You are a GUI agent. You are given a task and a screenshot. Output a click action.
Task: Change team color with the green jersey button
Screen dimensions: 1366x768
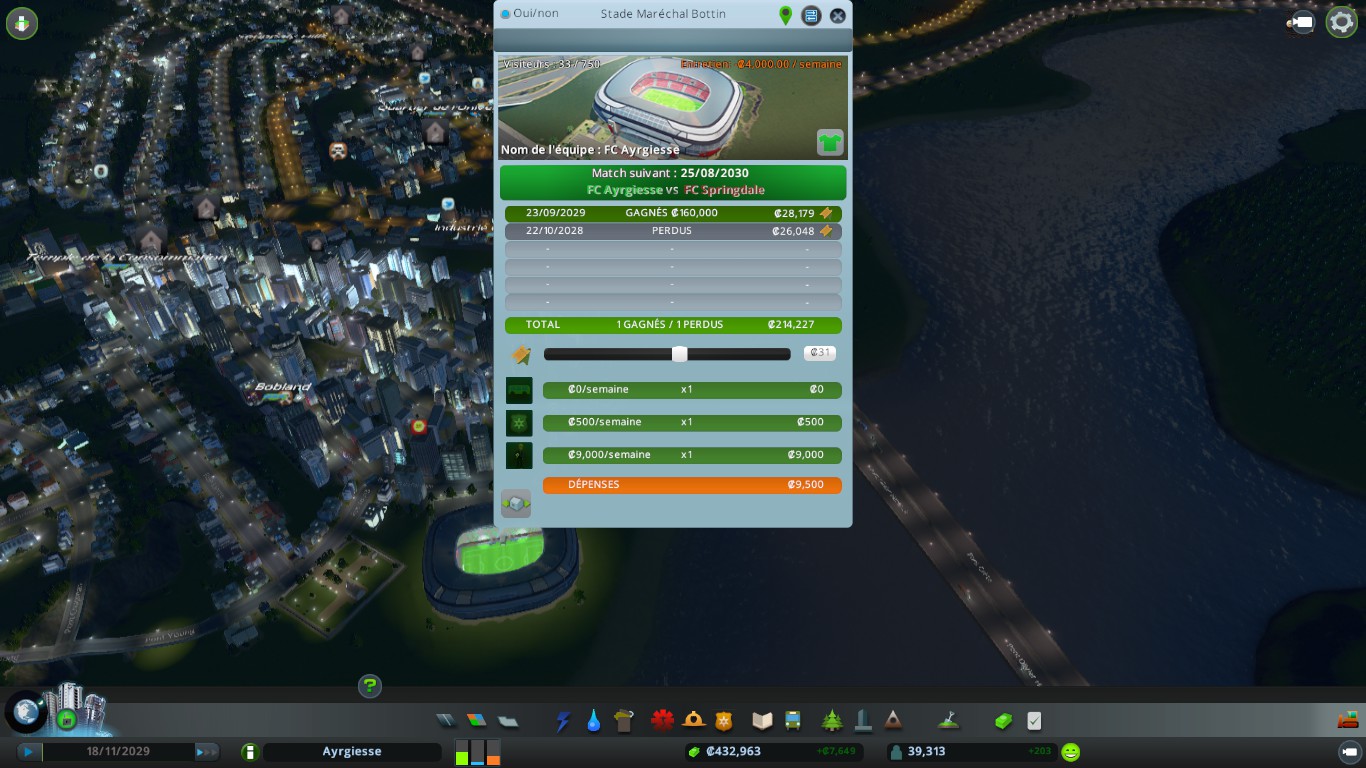click(x=830, y=142)
